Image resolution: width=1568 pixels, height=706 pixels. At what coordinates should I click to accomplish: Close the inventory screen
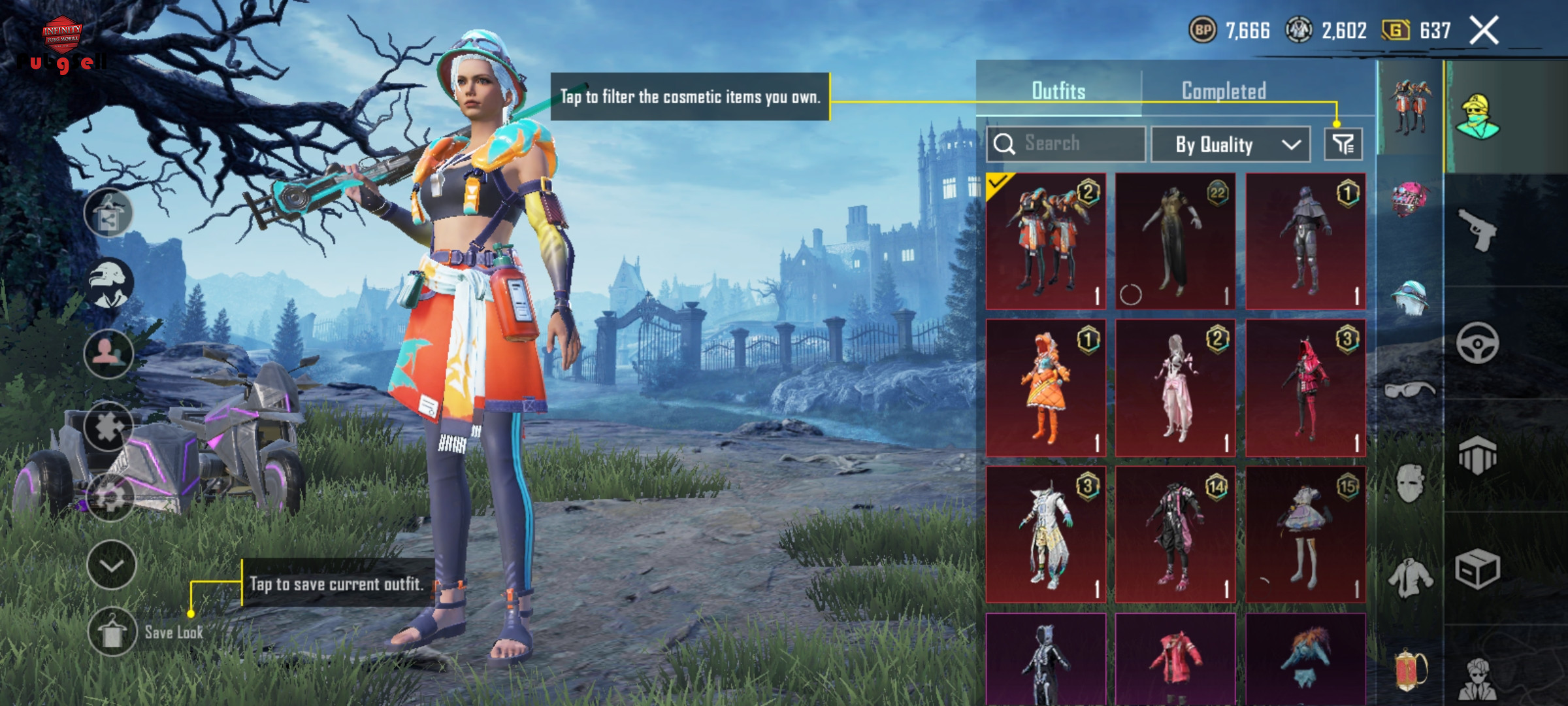[x=1484, y=31]
